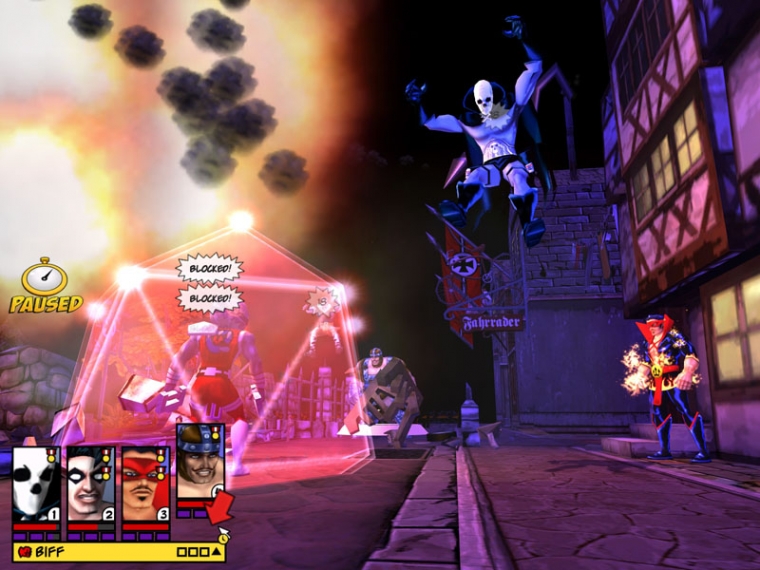Click the red icon beside BIFF
The width and height of the screenshot is (760, 570).
pyautogui.click(x=24, y=551)
